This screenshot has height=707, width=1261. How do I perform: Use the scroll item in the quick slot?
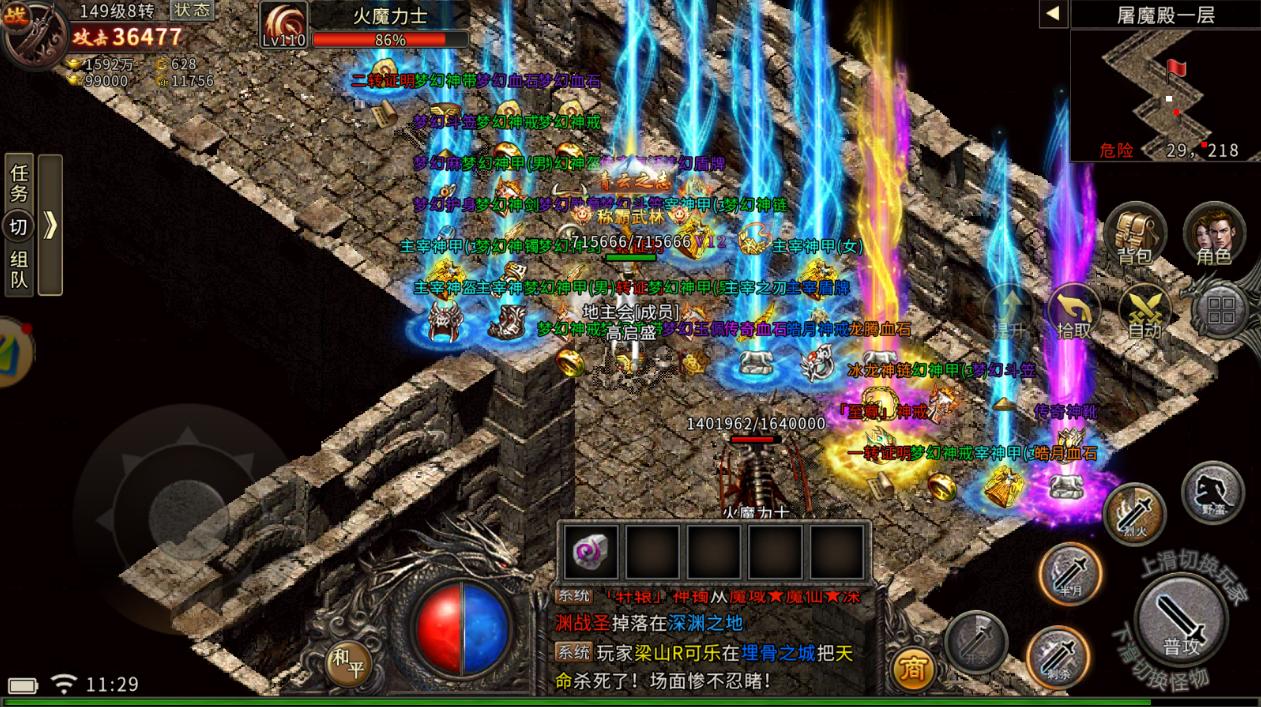[591, 552]
